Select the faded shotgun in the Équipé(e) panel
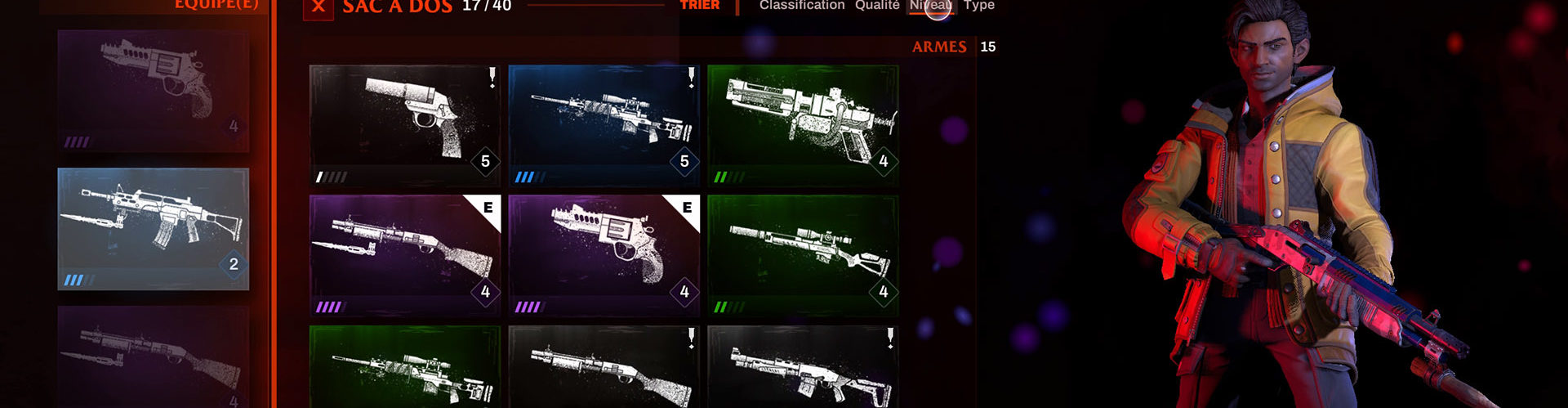The image size is (1568, 408). click(x=154, y=358)
